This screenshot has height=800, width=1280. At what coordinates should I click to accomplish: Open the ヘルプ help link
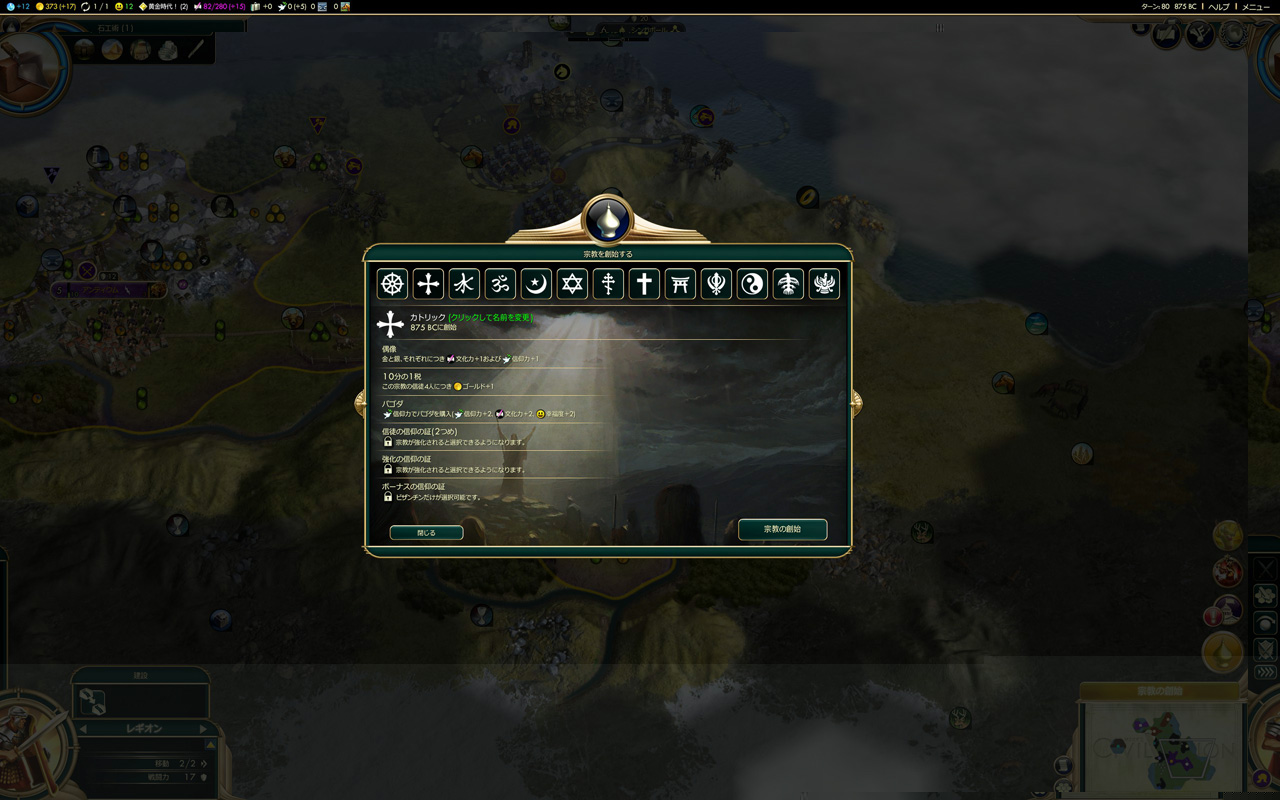click(x=1219, y=7)
